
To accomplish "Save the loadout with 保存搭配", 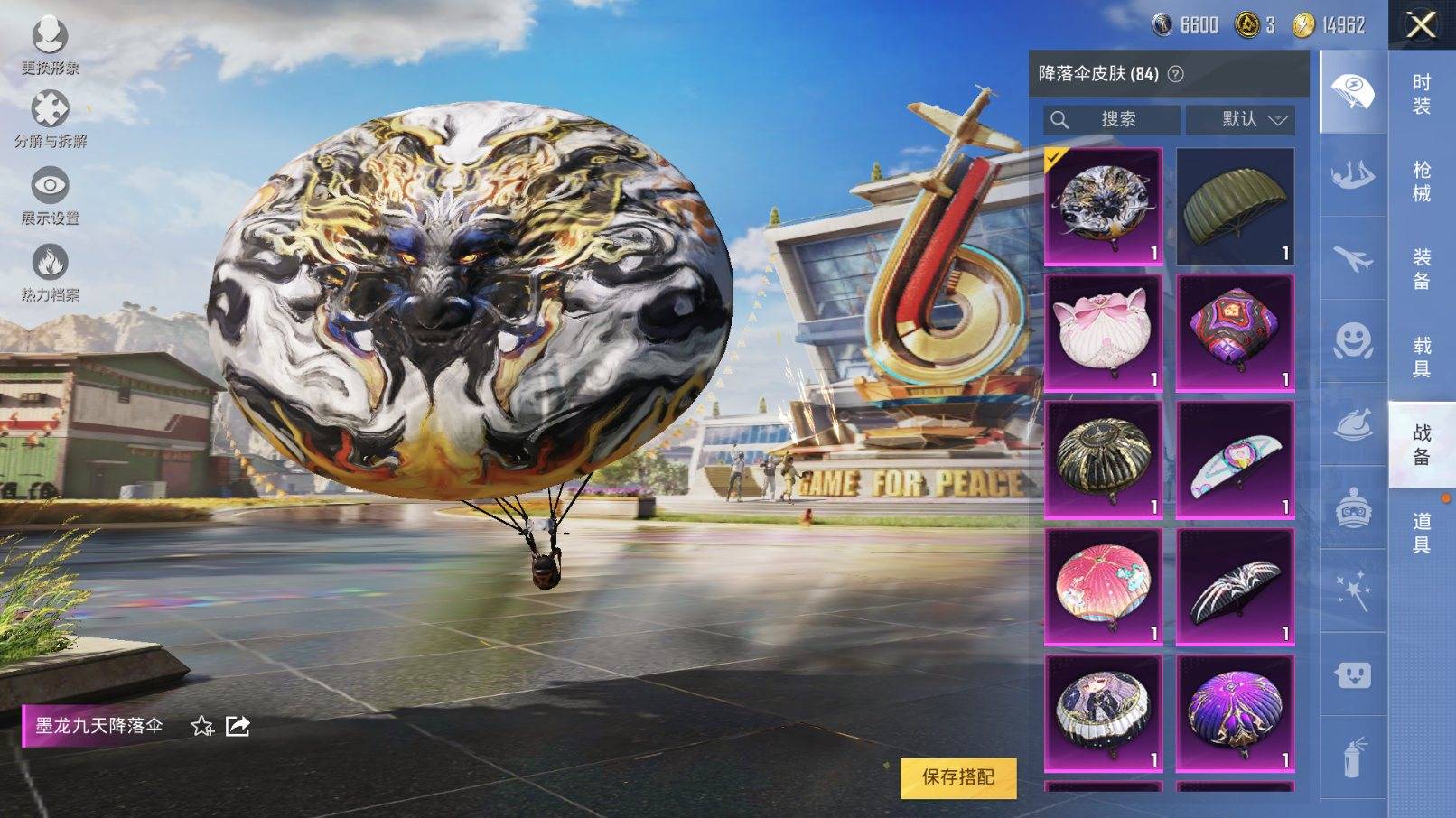I will [x=957, y=776].
